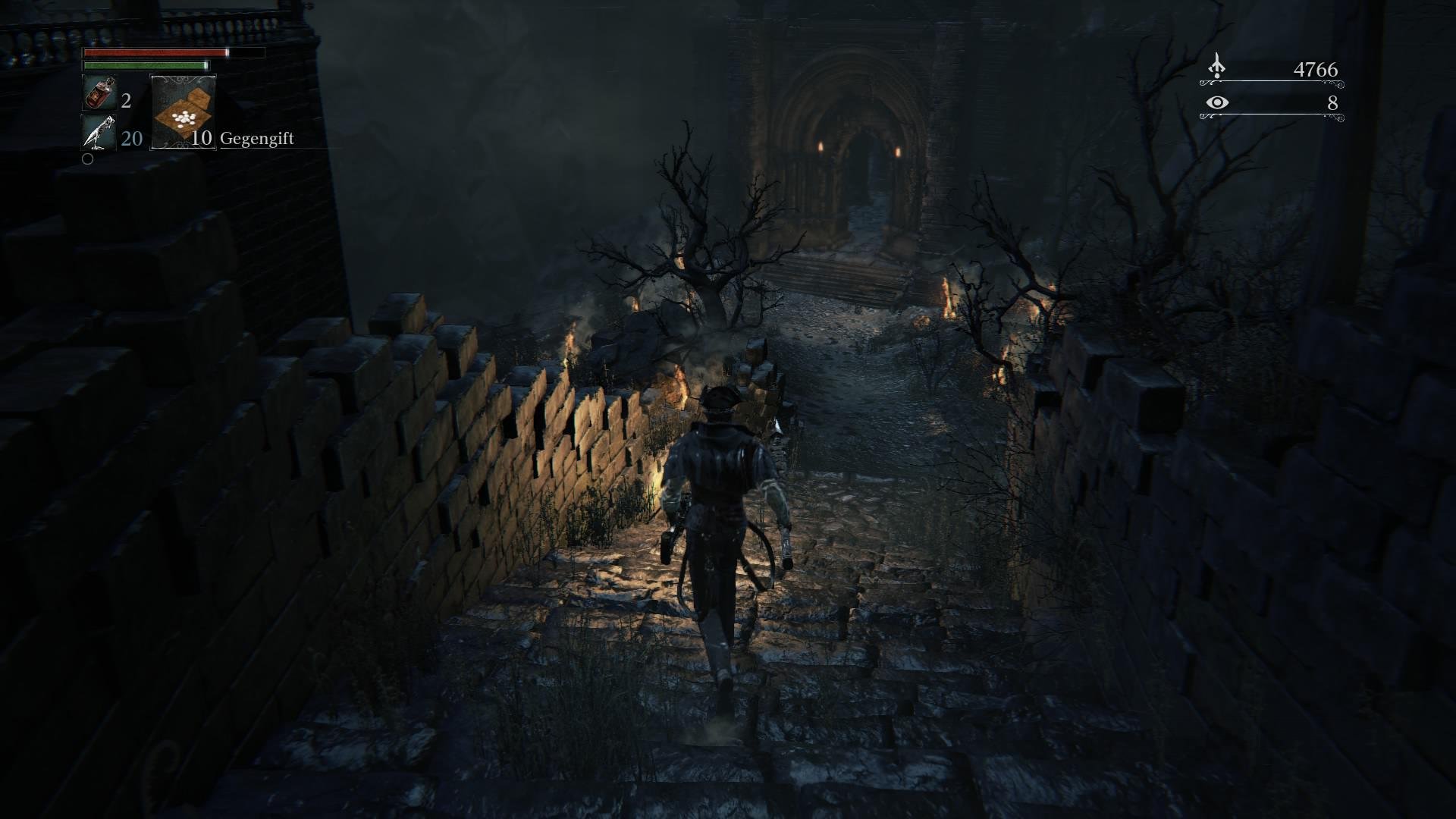Viewport: 1456px width, 819px height.
Task: Click the Blood Vial count showing 2
Action: [x=127, y=102]
